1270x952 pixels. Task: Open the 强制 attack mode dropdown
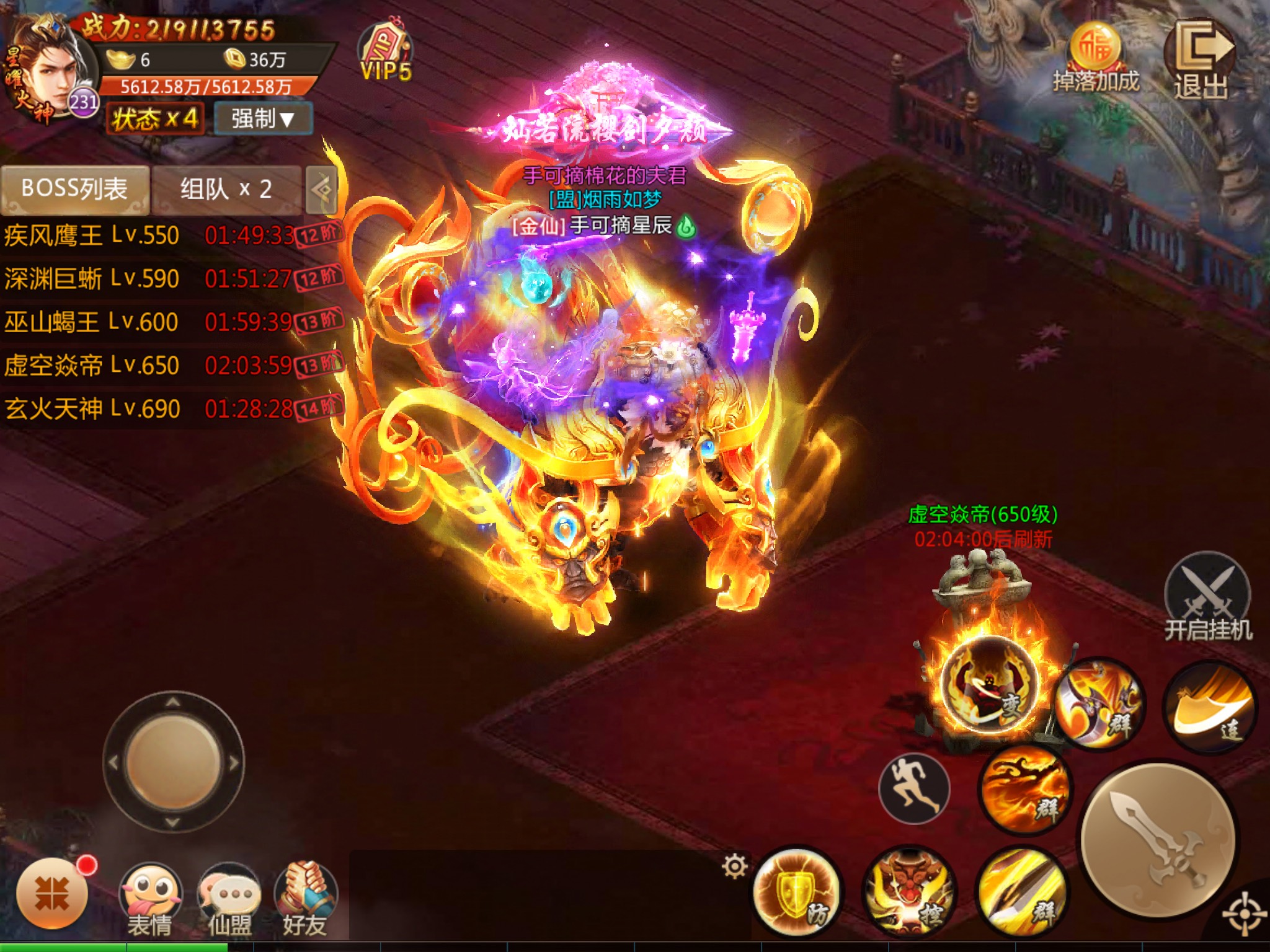pos(263,118)
